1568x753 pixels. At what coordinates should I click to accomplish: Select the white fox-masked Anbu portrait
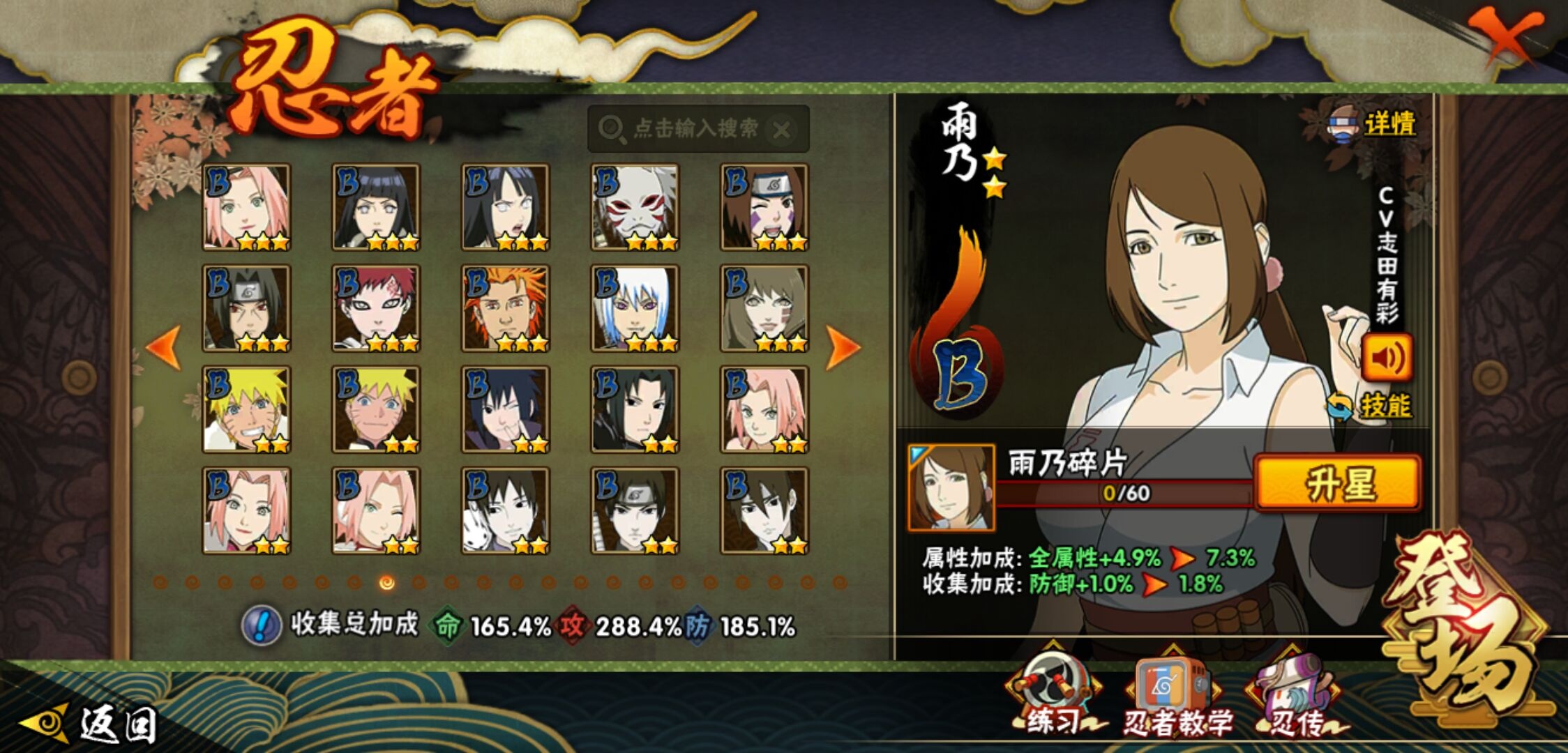pos(635,207)
